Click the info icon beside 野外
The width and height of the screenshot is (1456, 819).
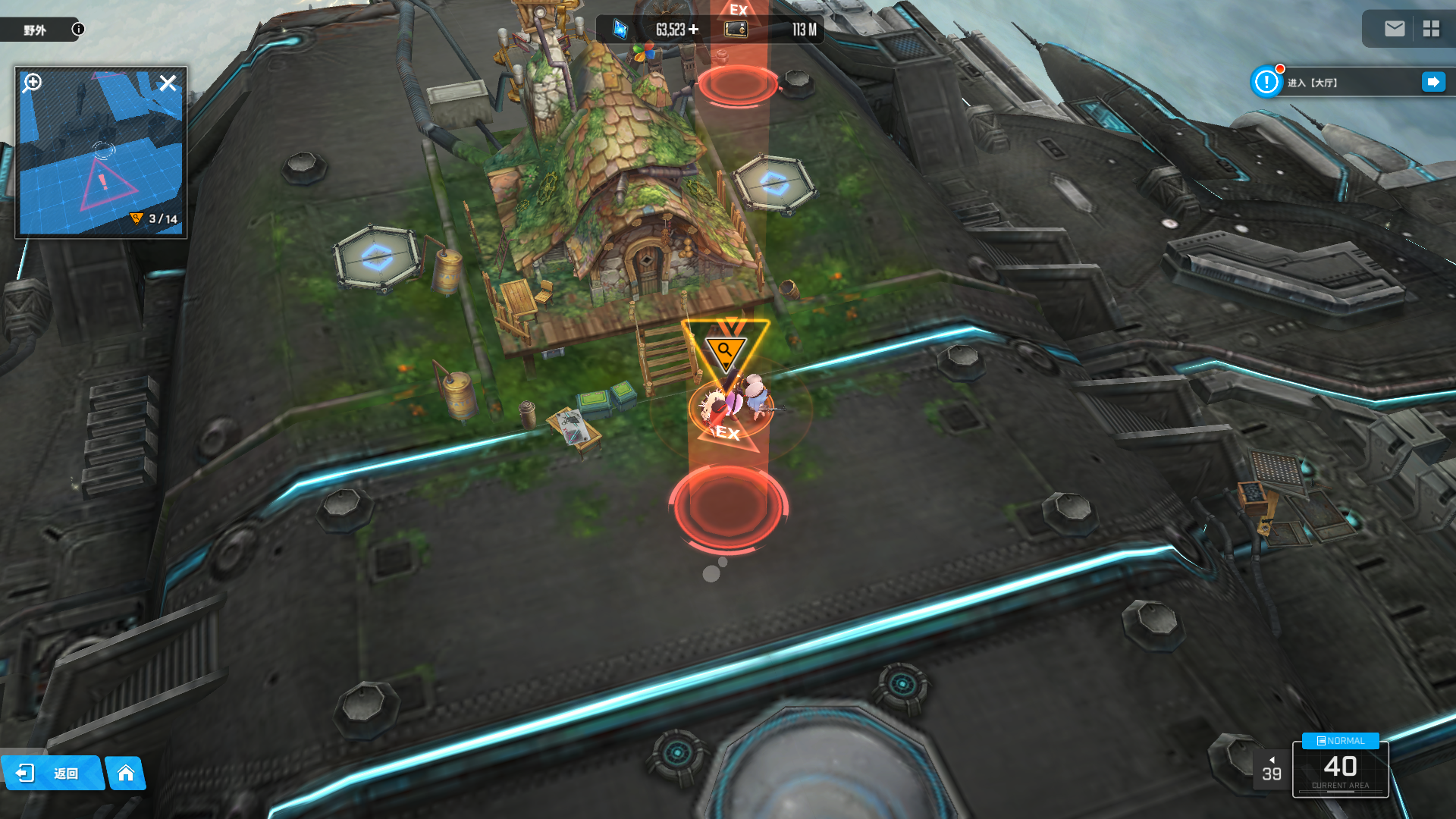[x=78, y=29]
